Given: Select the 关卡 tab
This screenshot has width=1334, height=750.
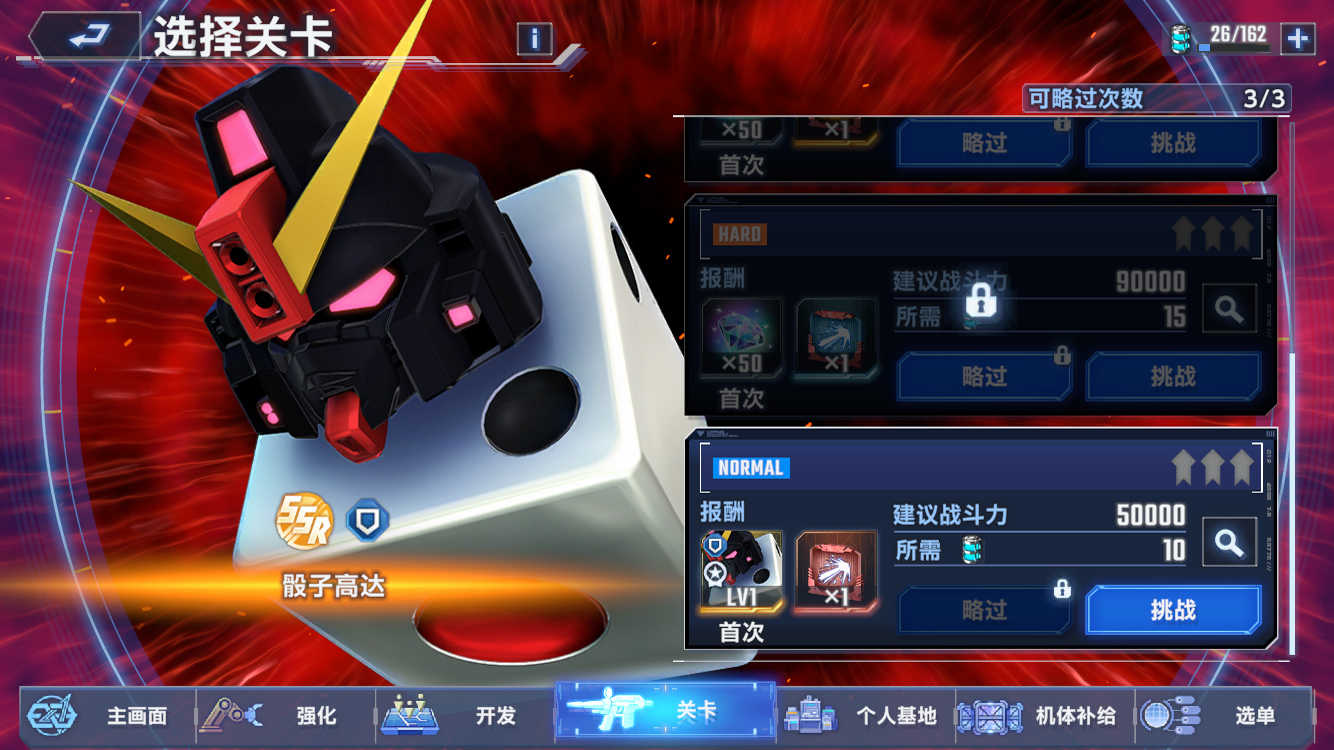Looking at the screenshot, I should pos(665,712).
